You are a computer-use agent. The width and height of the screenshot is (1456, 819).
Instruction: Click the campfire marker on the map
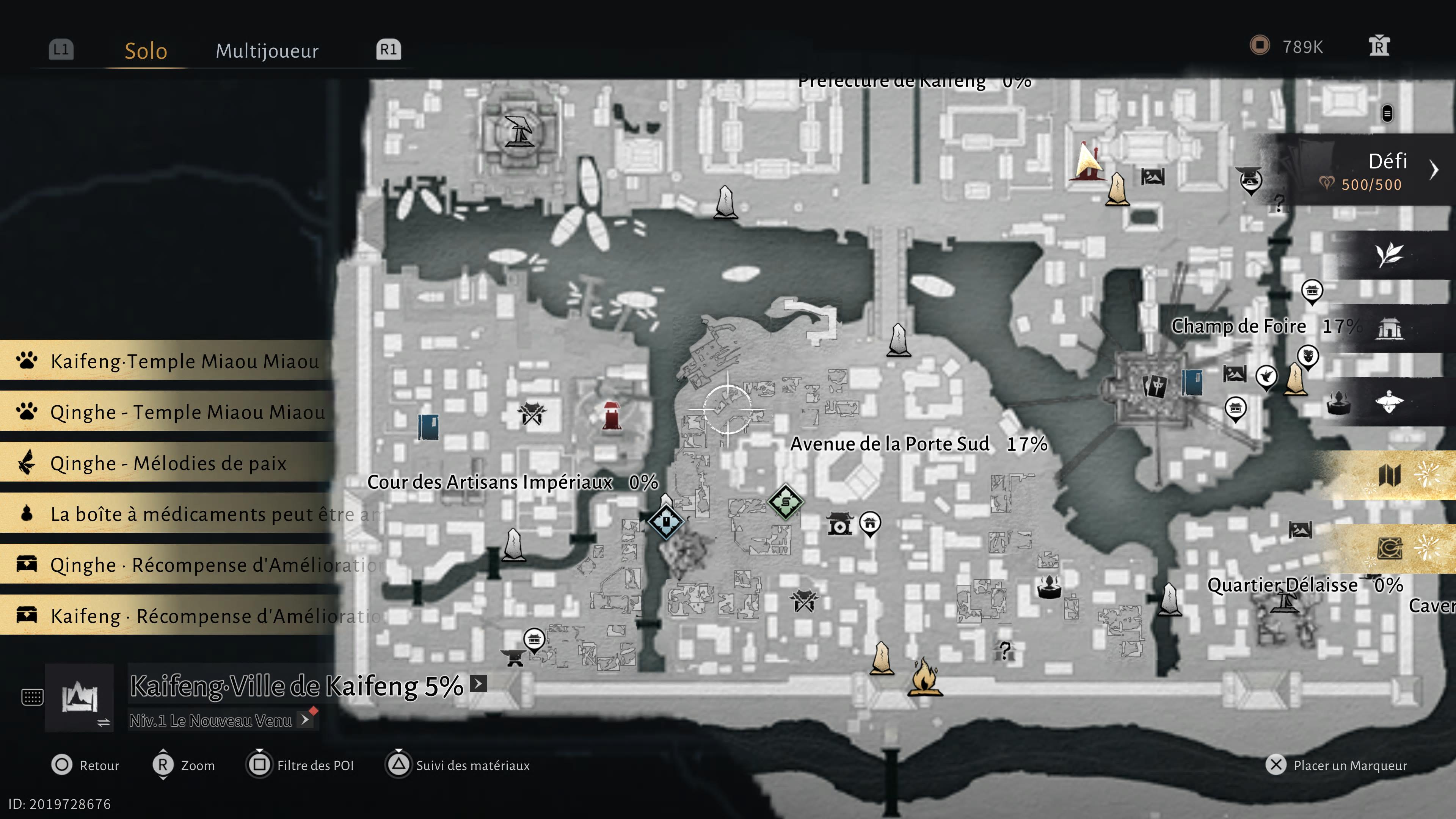coord(924,676)
